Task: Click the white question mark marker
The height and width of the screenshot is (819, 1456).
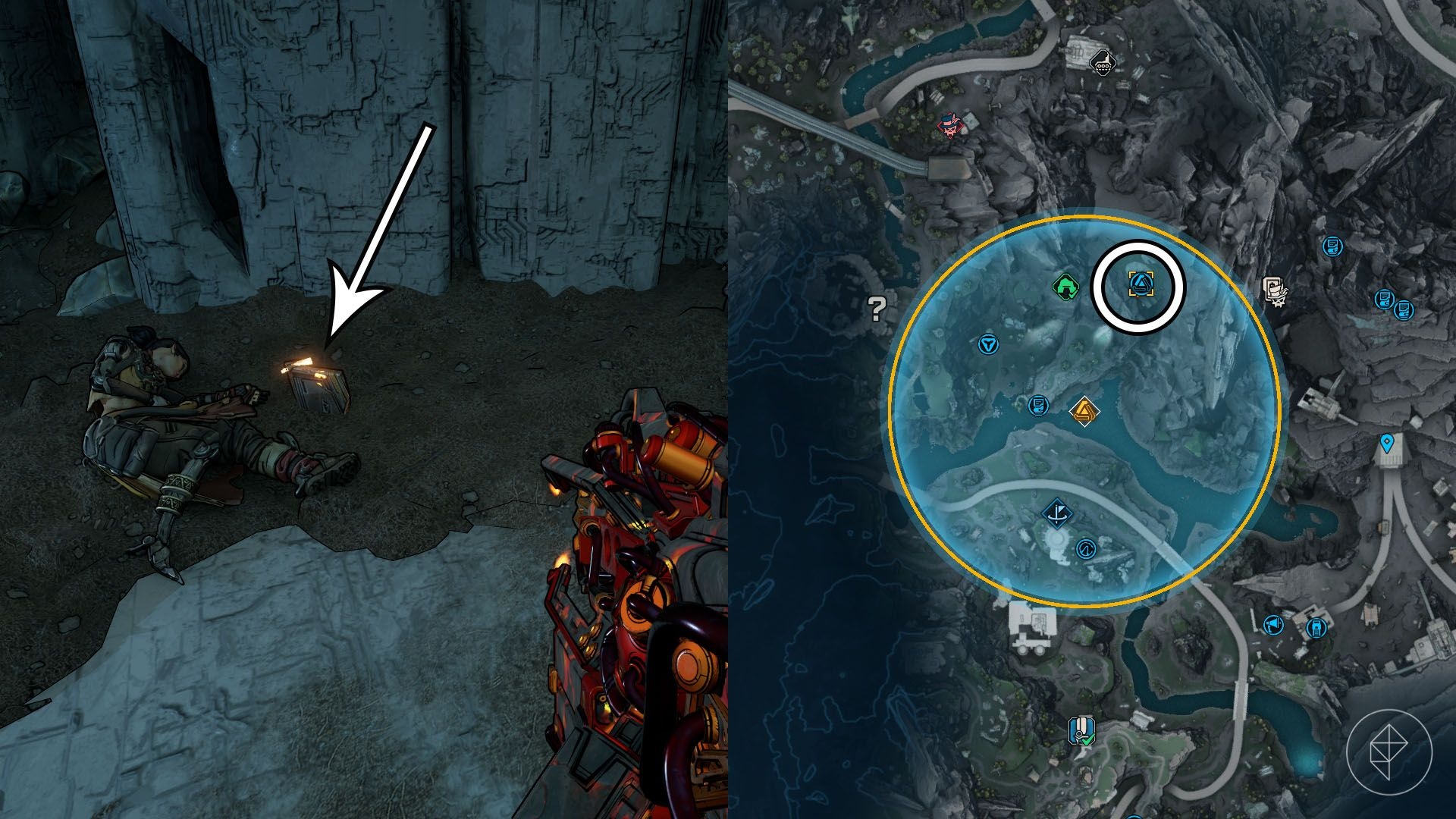Action: pos(877,309)
